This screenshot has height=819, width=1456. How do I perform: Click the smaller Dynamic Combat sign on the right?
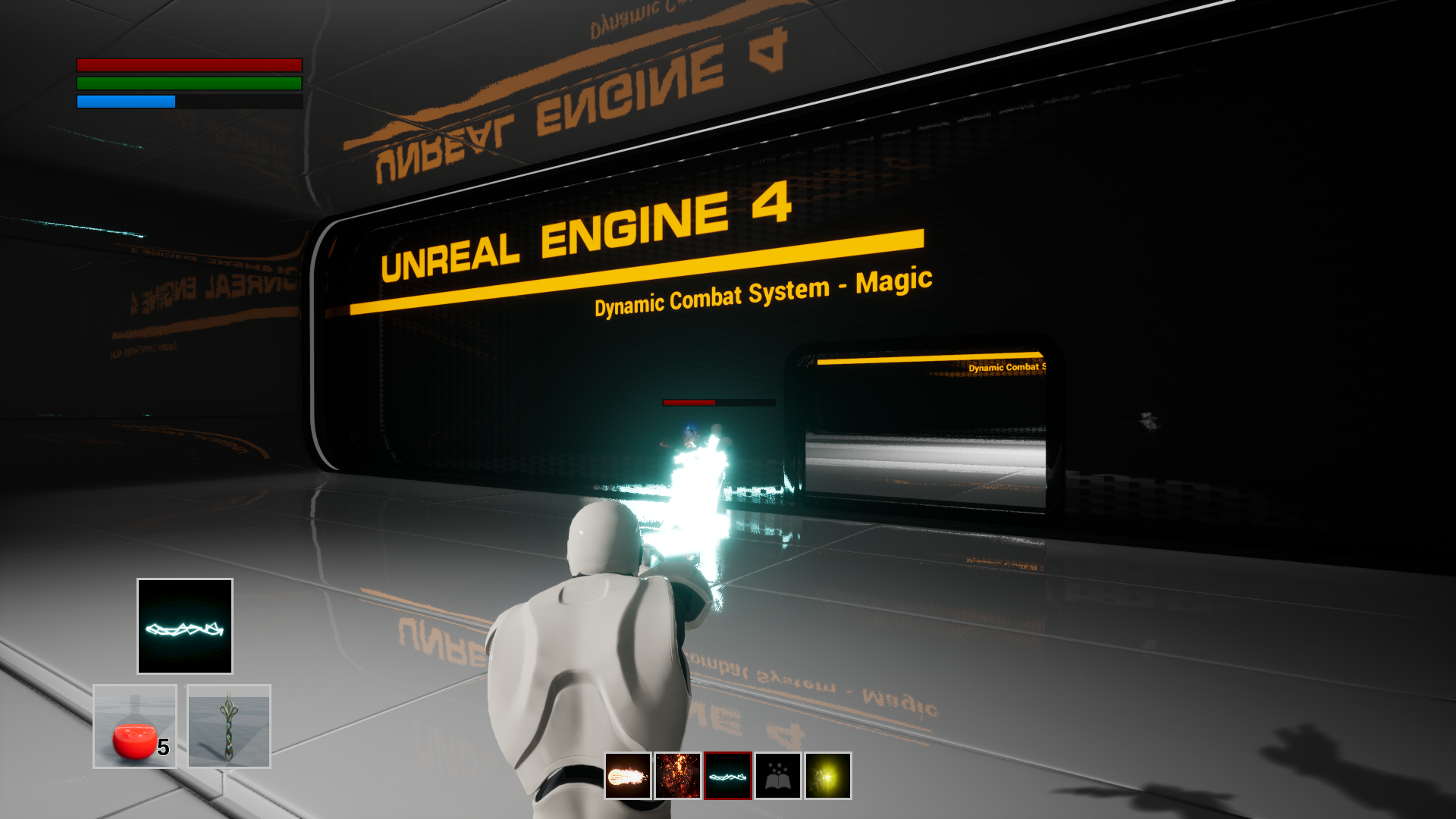[x=1009, y=367]
